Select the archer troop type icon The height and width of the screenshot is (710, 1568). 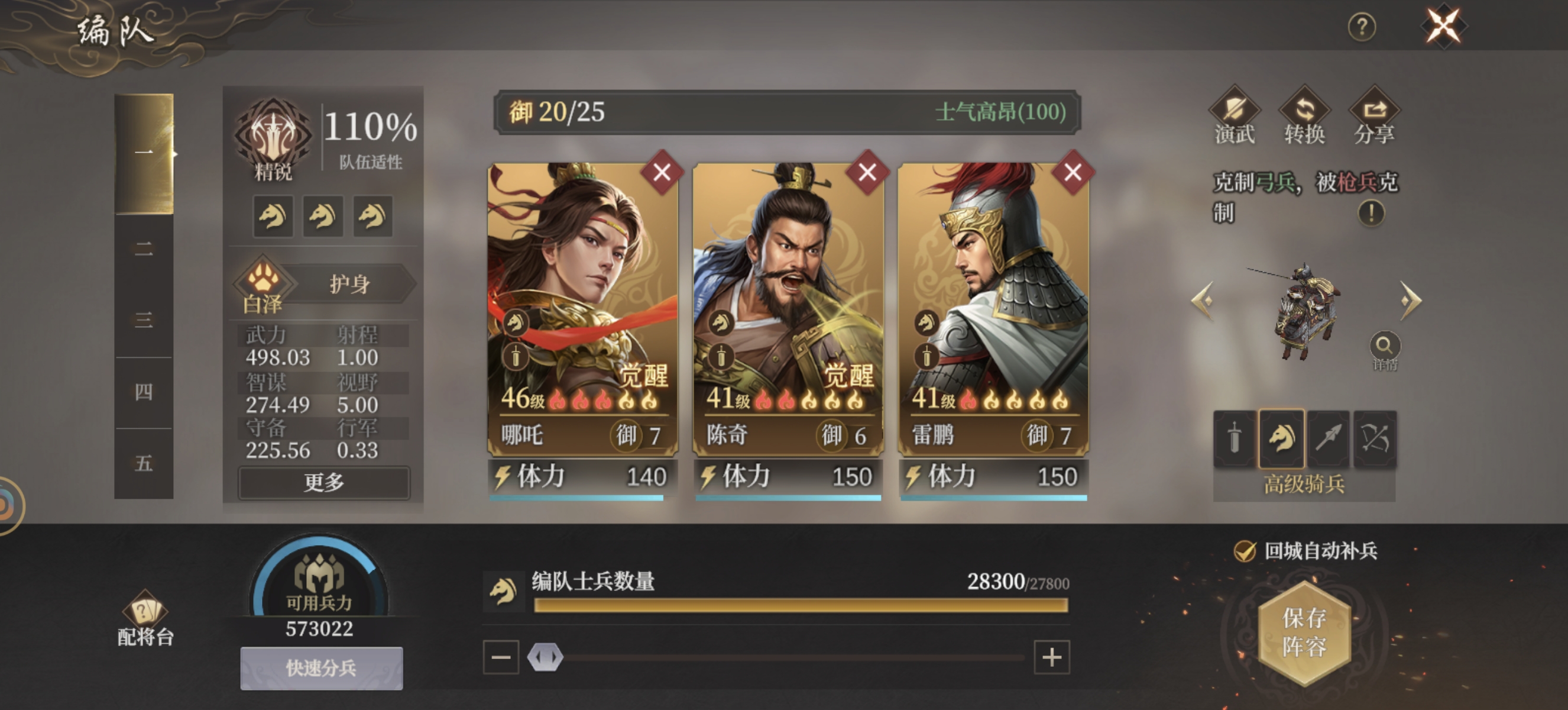click(1376, 440)
